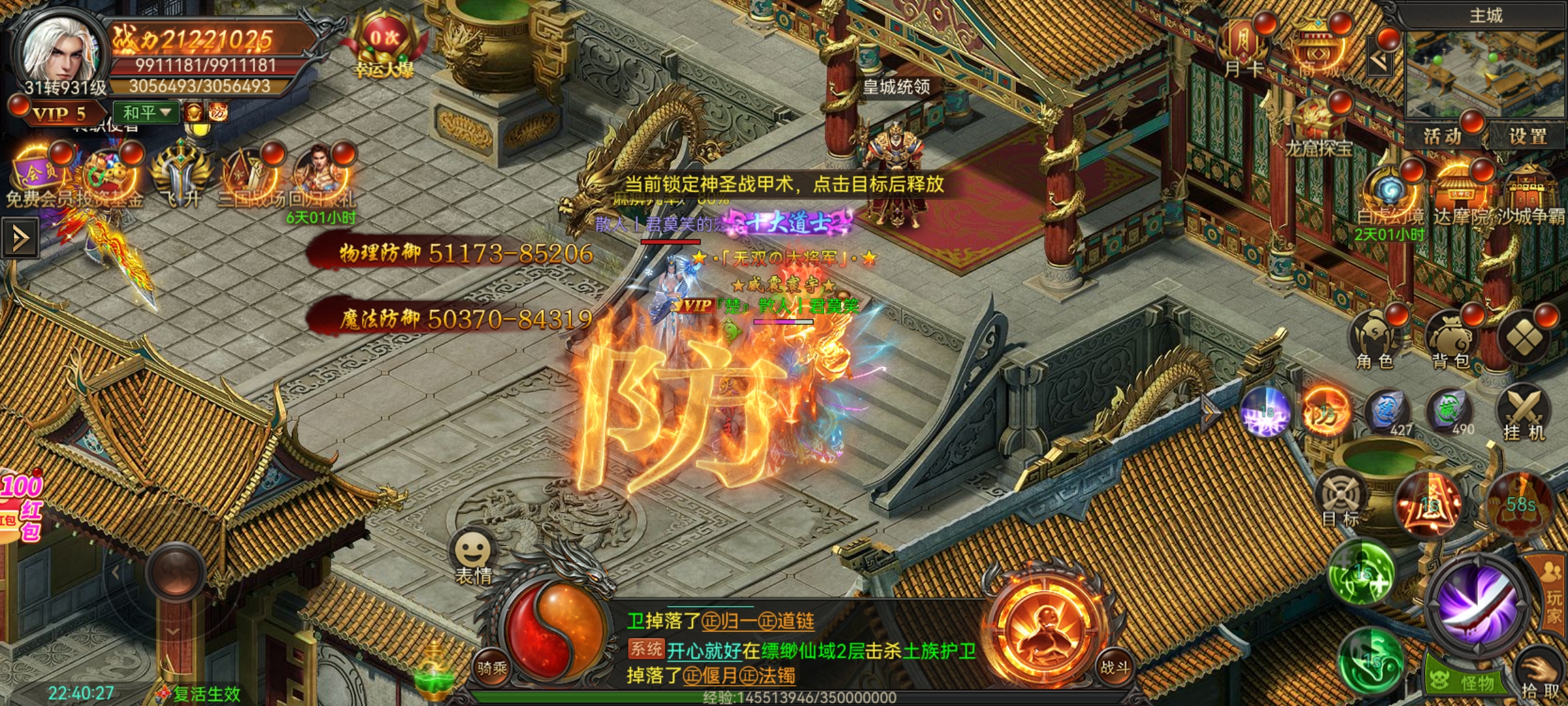Open the 幸运大爆 lucky event icon
The height and width of the screenshot is (706, 1568).
(384, 47)
